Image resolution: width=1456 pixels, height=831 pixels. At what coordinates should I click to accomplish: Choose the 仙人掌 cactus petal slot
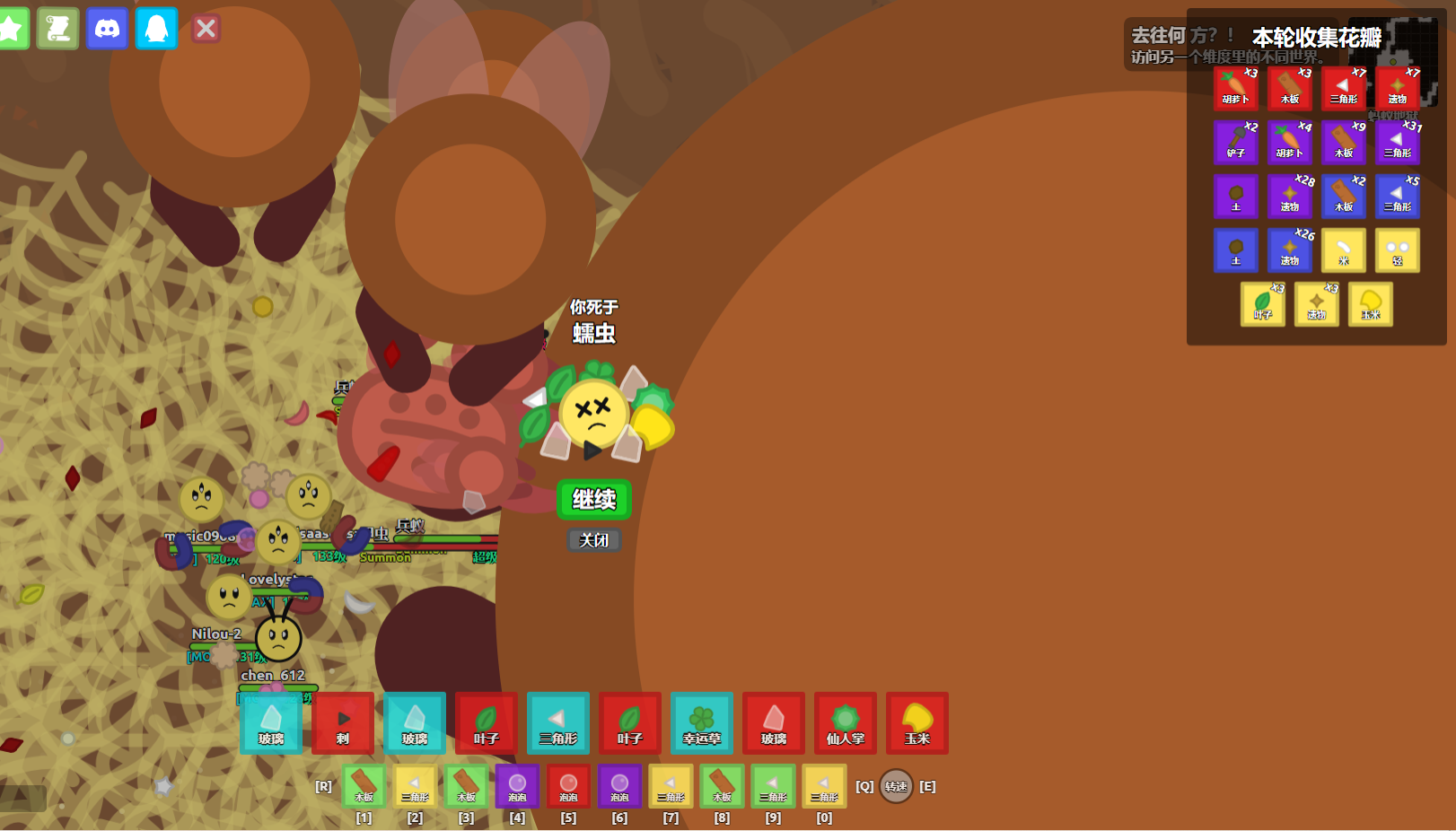pos(846,722)
